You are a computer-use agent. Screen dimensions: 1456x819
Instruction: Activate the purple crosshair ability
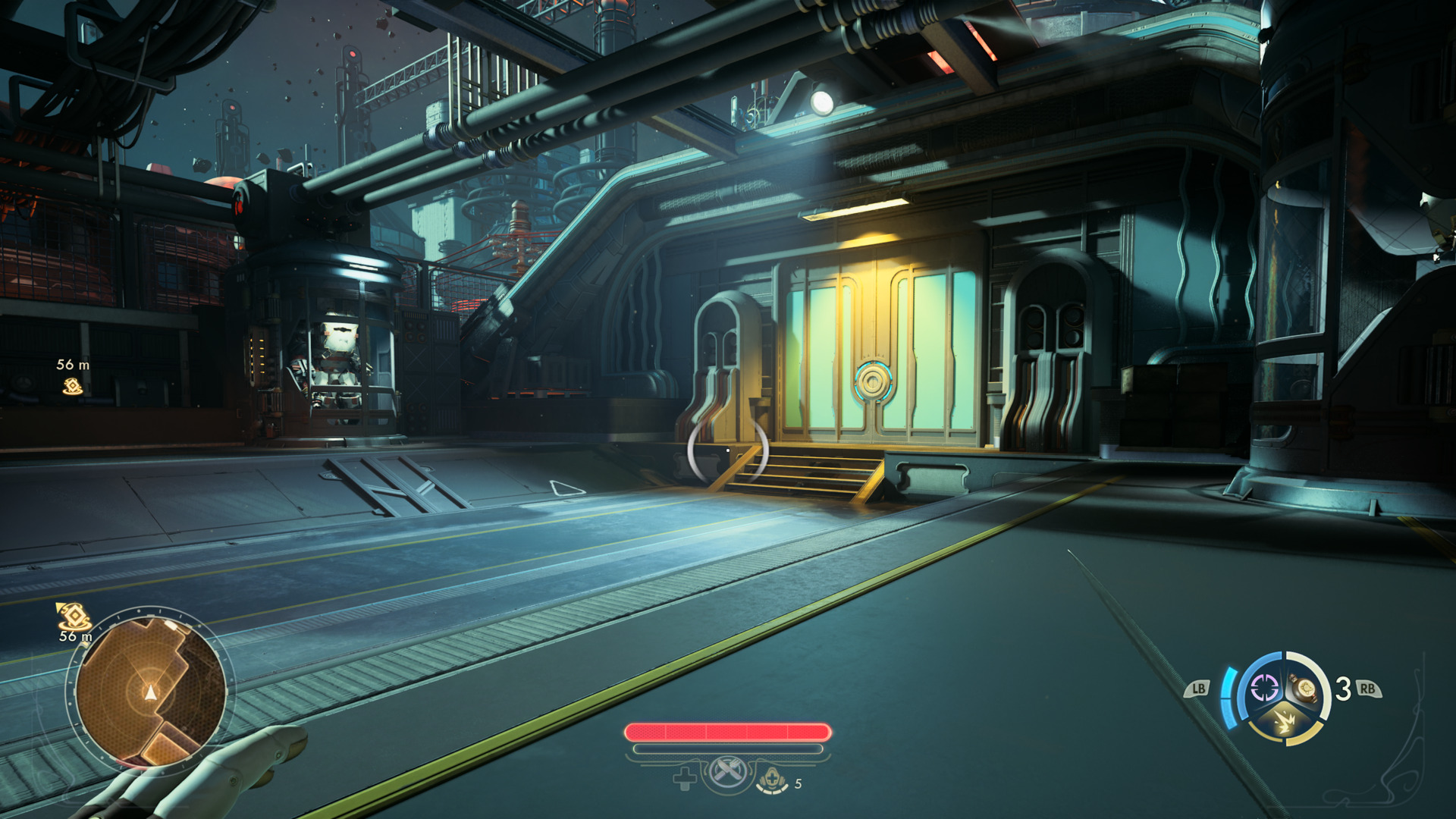(x=1264, y=689)
